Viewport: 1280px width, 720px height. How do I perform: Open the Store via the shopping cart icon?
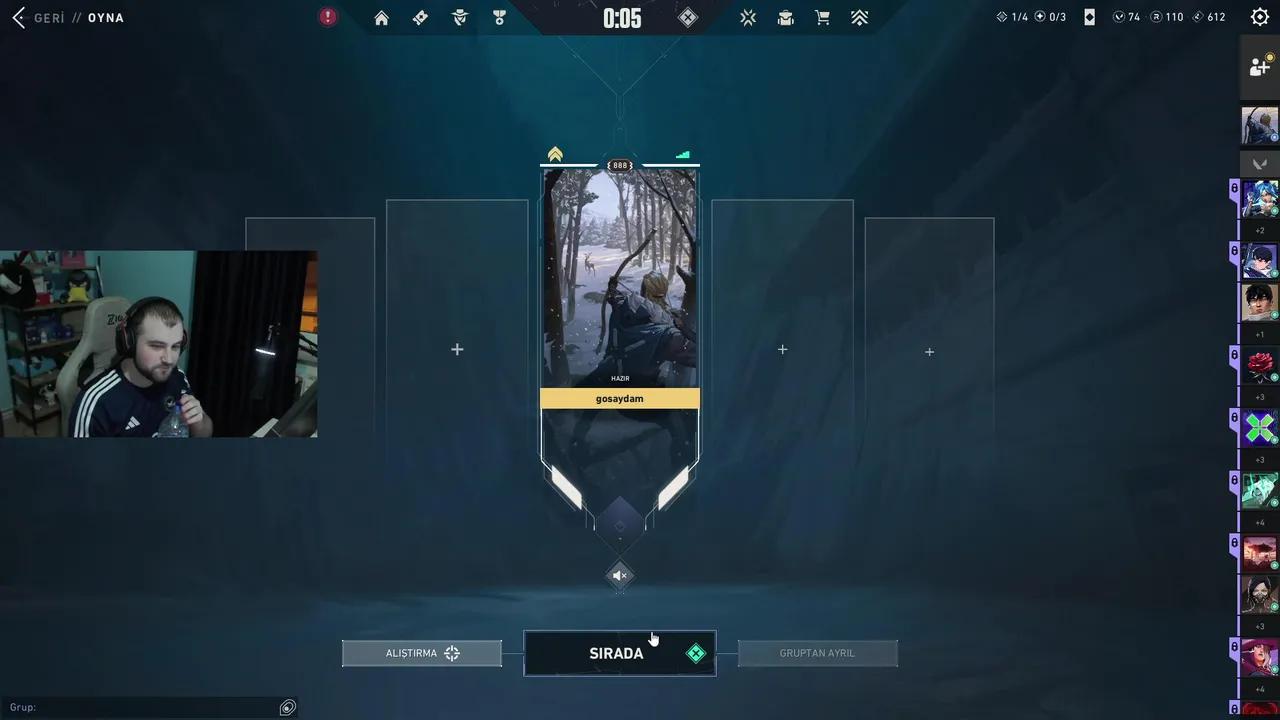[x=822, y=17]
